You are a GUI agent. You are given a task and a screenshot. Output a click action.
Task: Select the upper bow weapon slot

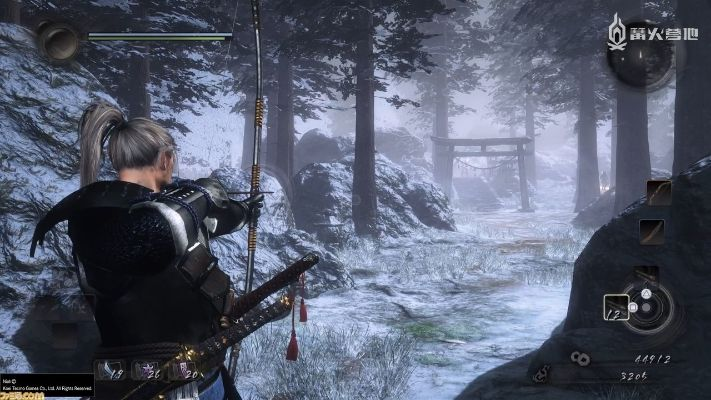658,192
